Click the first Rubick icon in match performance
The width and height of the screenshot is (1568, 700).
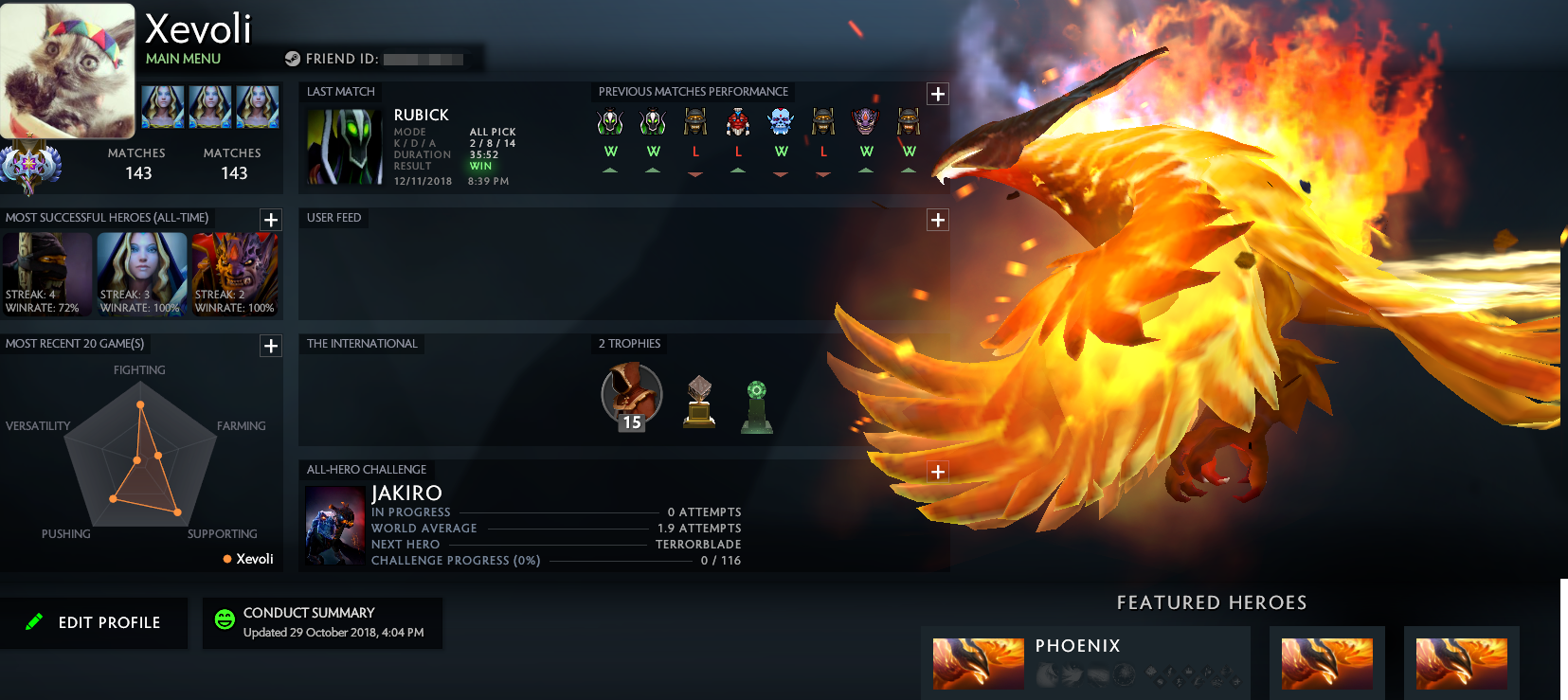(x=610, y=120)
